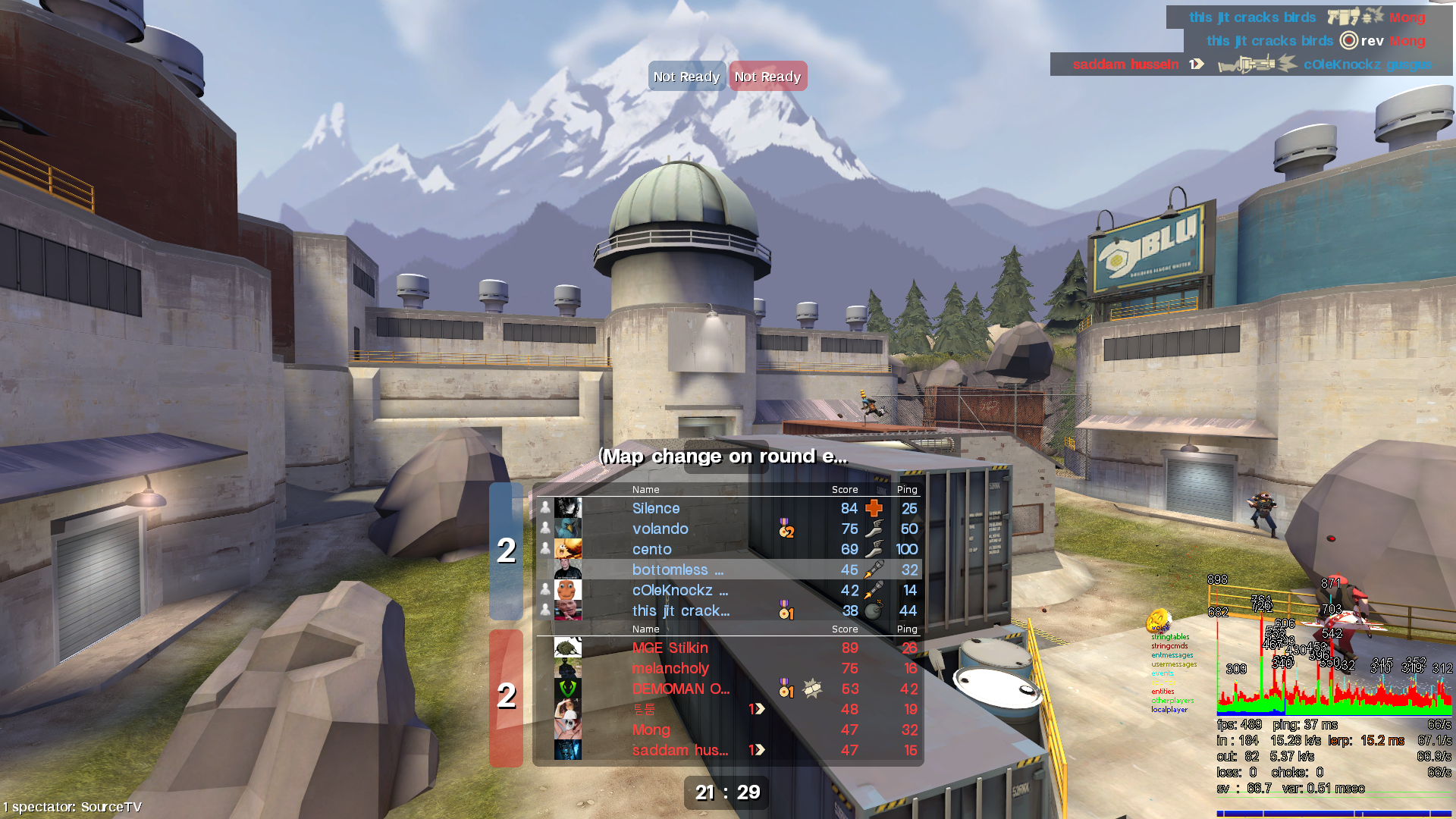Select the highlighted bottomless row
This screenshot has width=1456, height=819.
pos(677,570)
